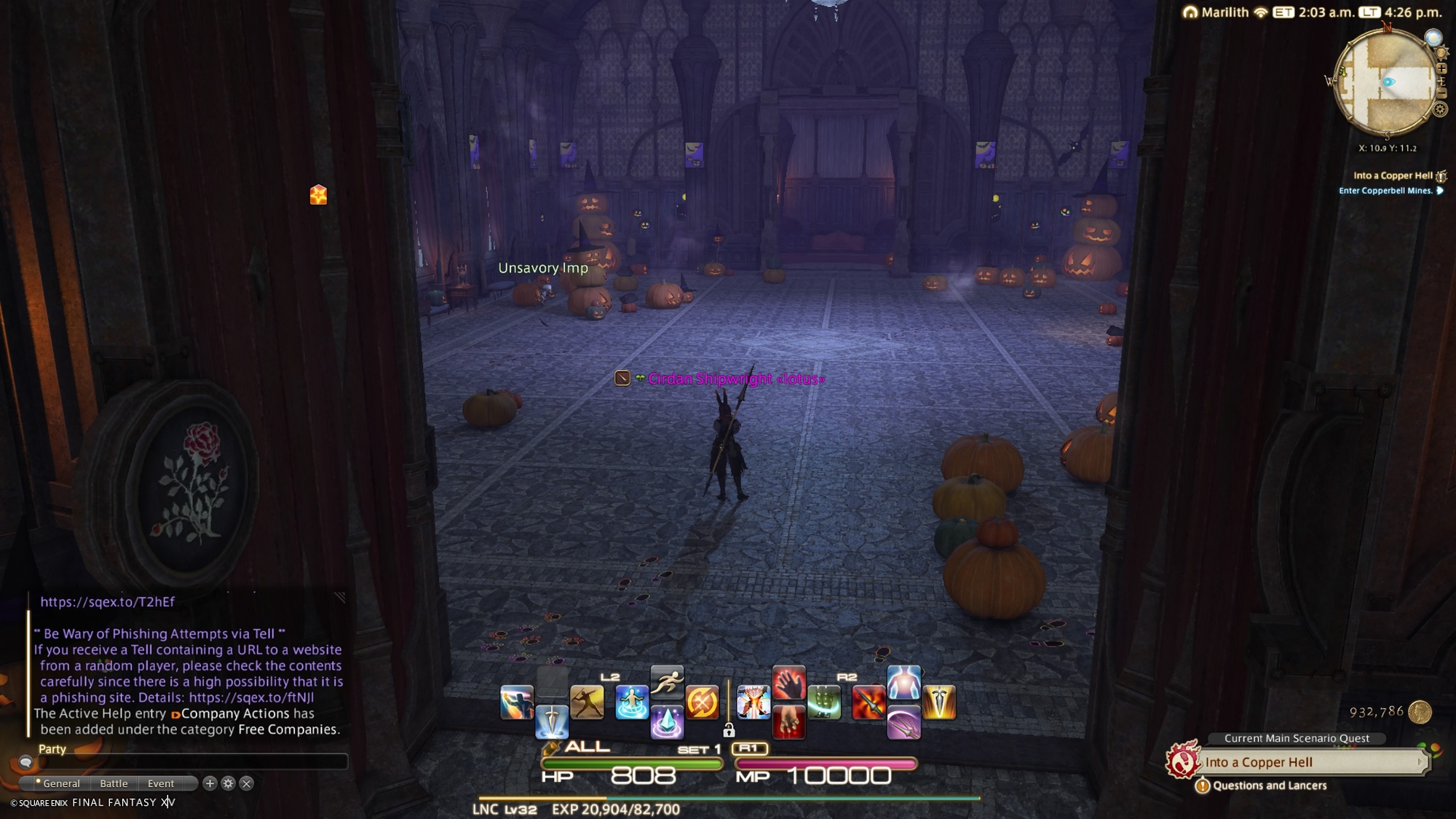The width and height of the screenshot is (1456, 819).
Task: Toggle the hotbar padlock icon
Action: [729, 730]
